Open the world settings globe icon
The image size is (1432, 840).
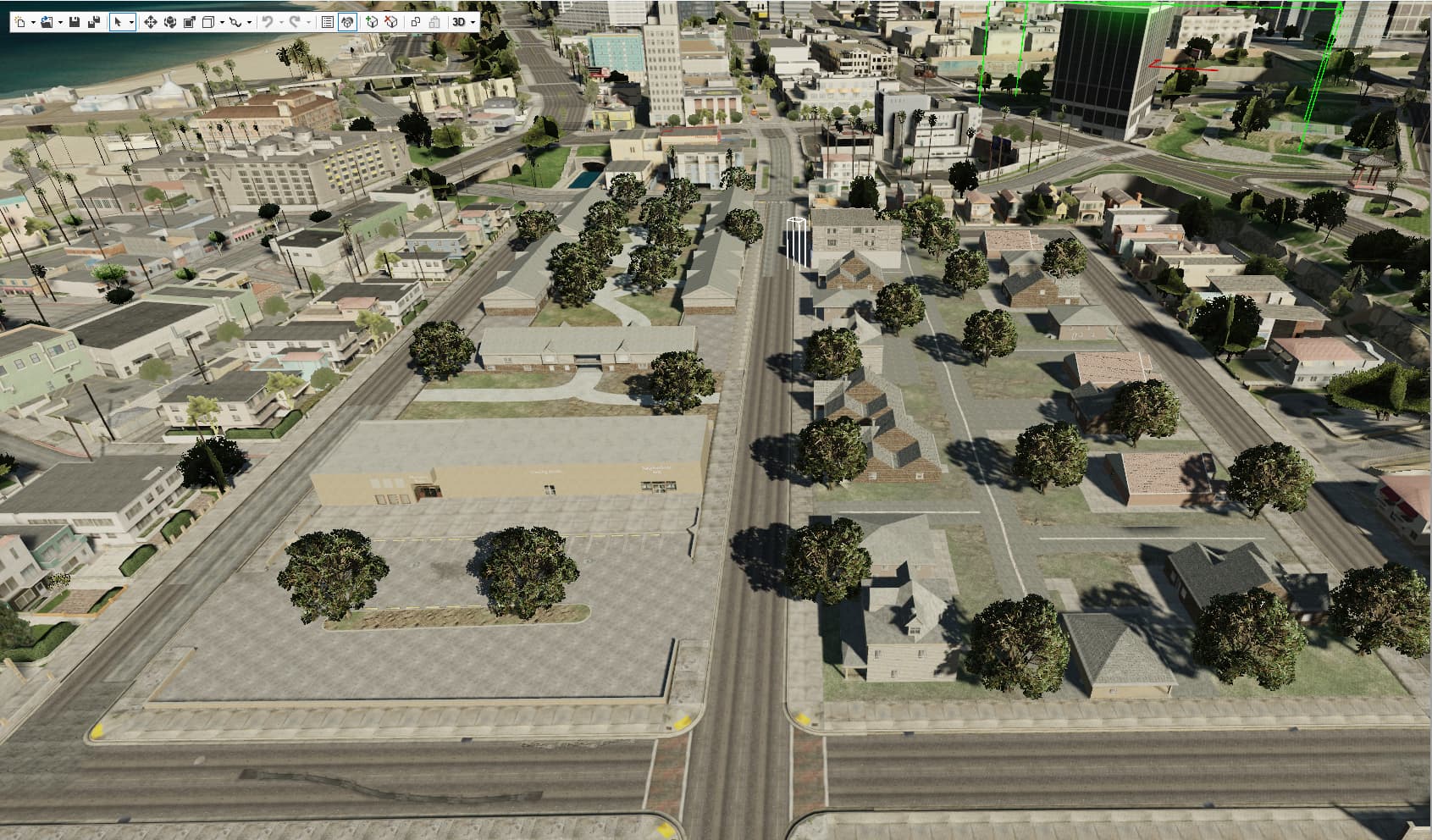click(347, 21)
